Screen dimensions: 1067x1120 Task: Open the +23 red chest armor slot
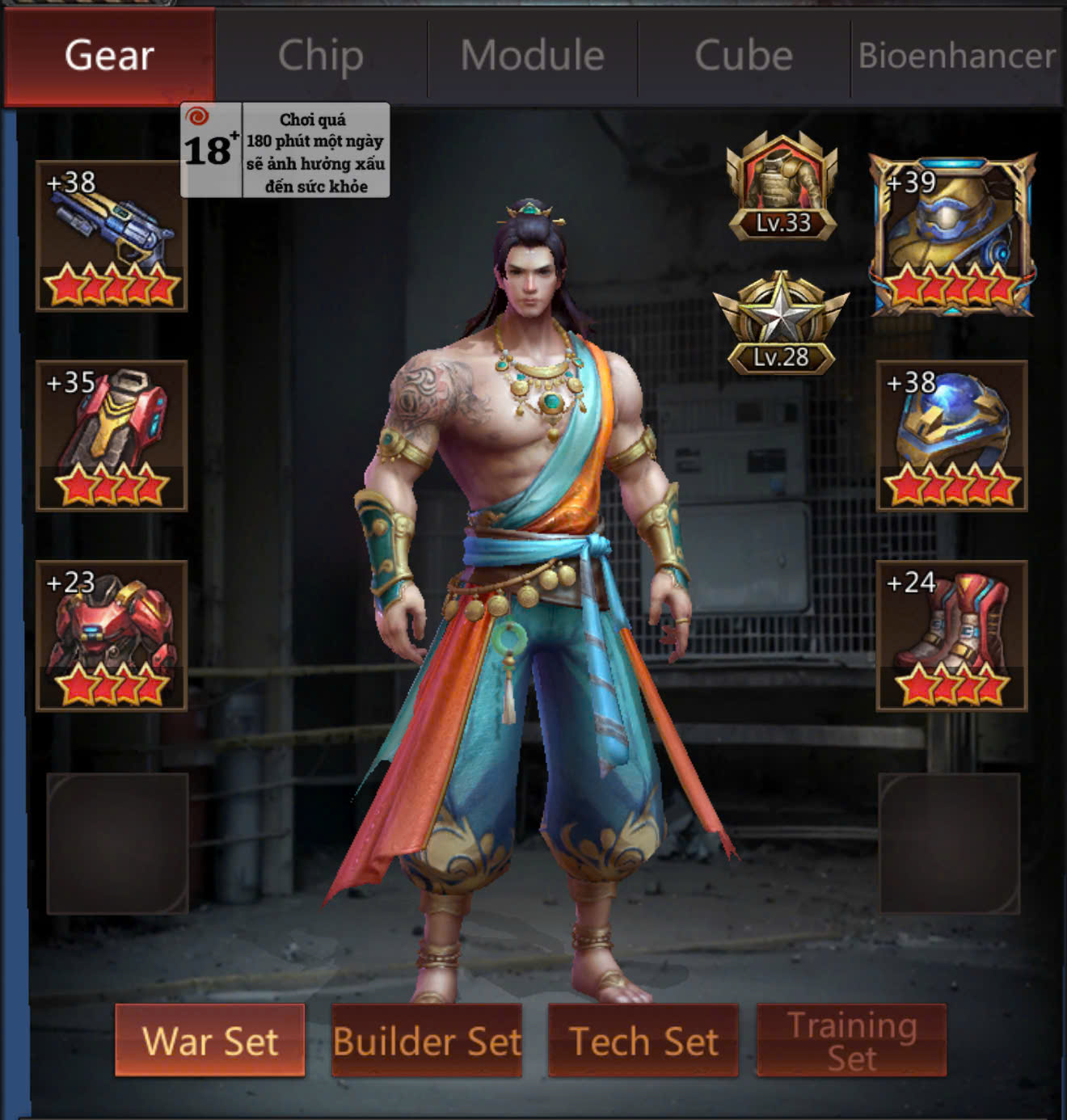(x=112, y=635)
